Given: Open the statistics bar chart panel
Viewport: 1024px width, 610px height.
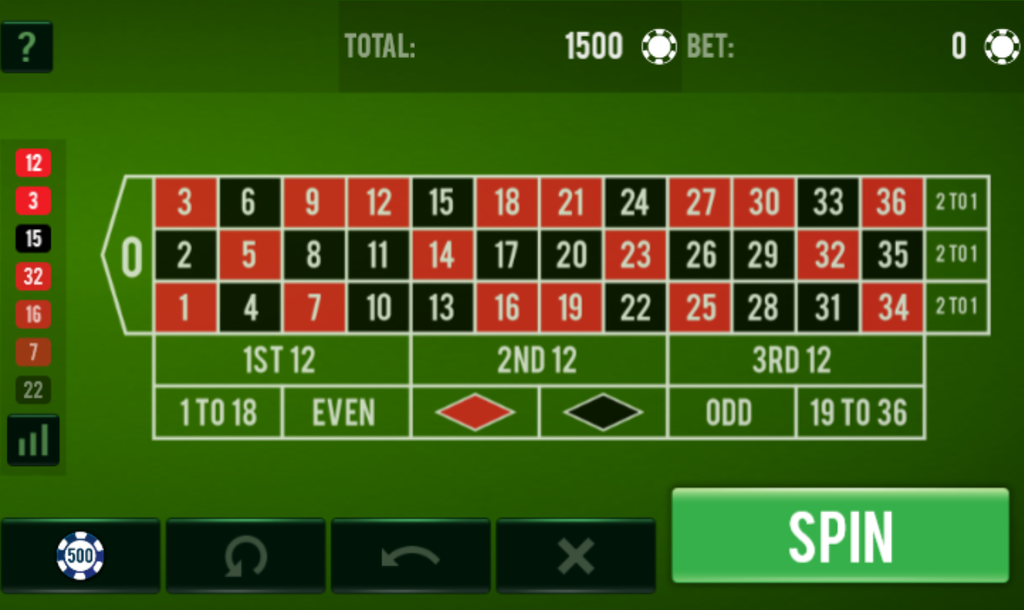Looking at the screenshot, I should pos(33,440).
